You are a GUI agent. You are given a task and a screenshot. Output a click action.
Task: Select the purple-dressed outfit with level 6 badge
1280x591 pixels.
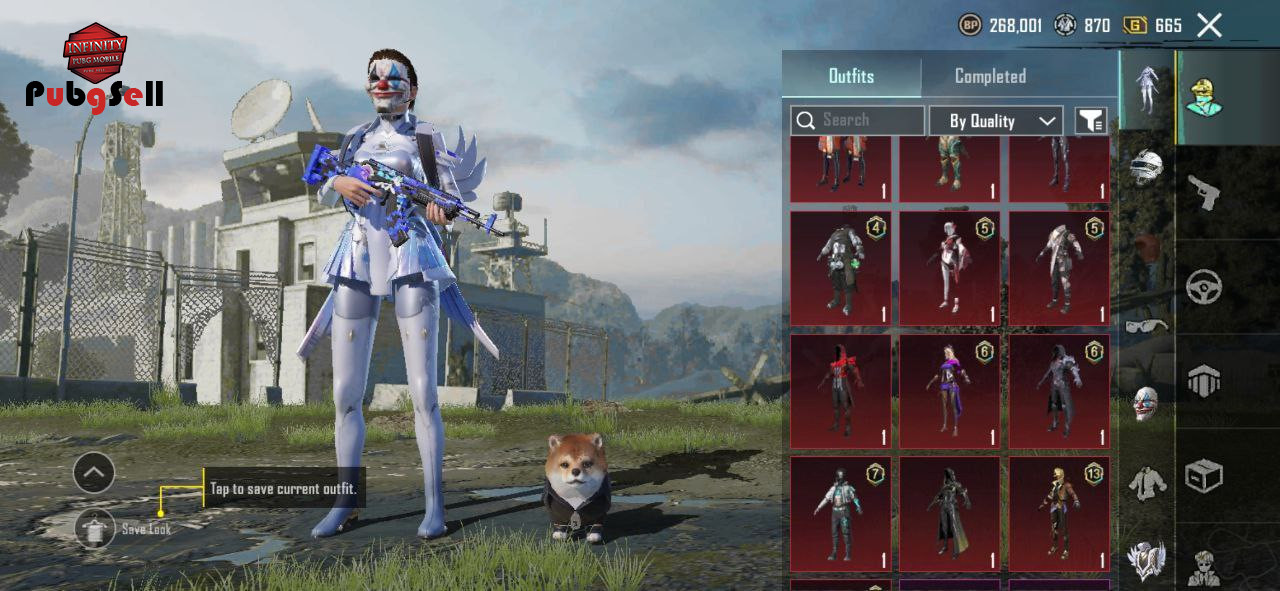[949, 391]
